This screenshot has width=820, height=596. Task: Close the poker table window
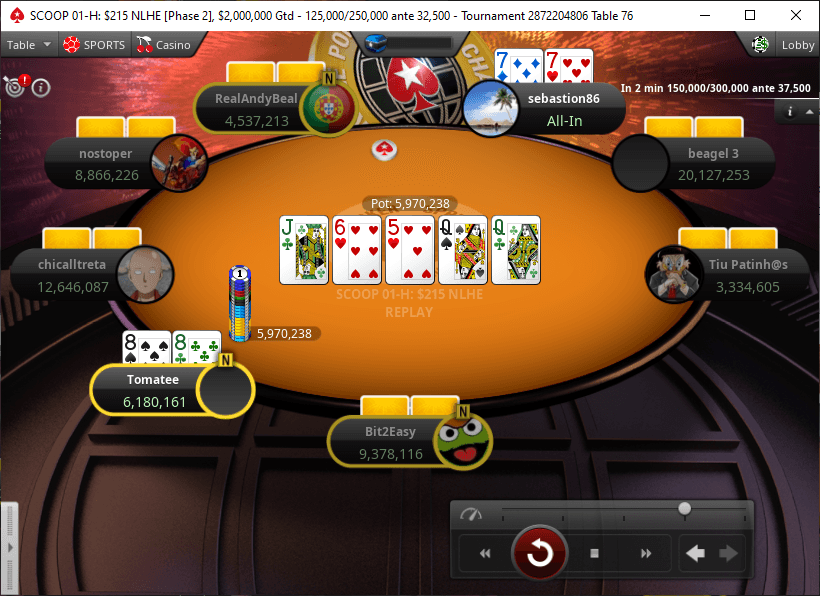point(796,15)
